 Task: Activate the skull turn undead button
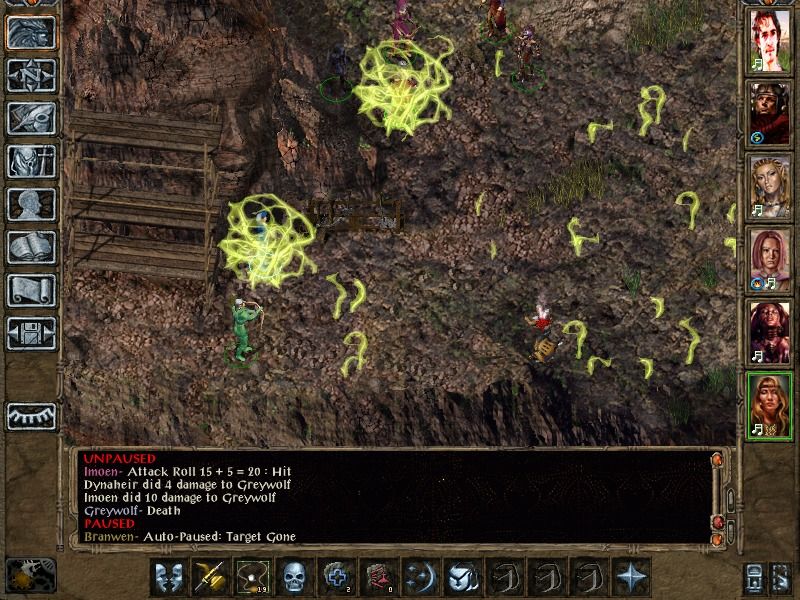point(295,577)
